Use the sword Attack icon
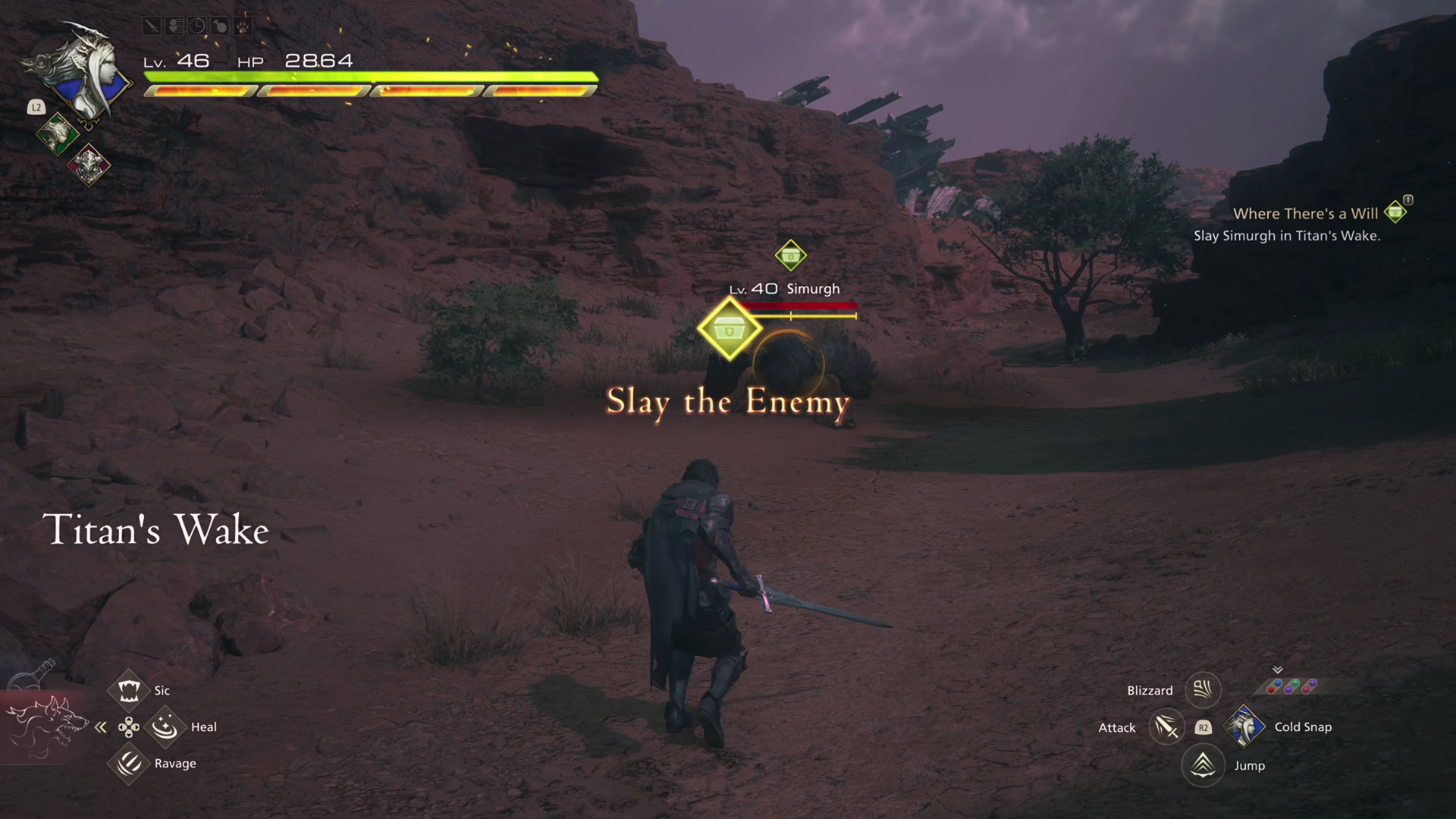1456x819 pixels. click(1166, 727)
